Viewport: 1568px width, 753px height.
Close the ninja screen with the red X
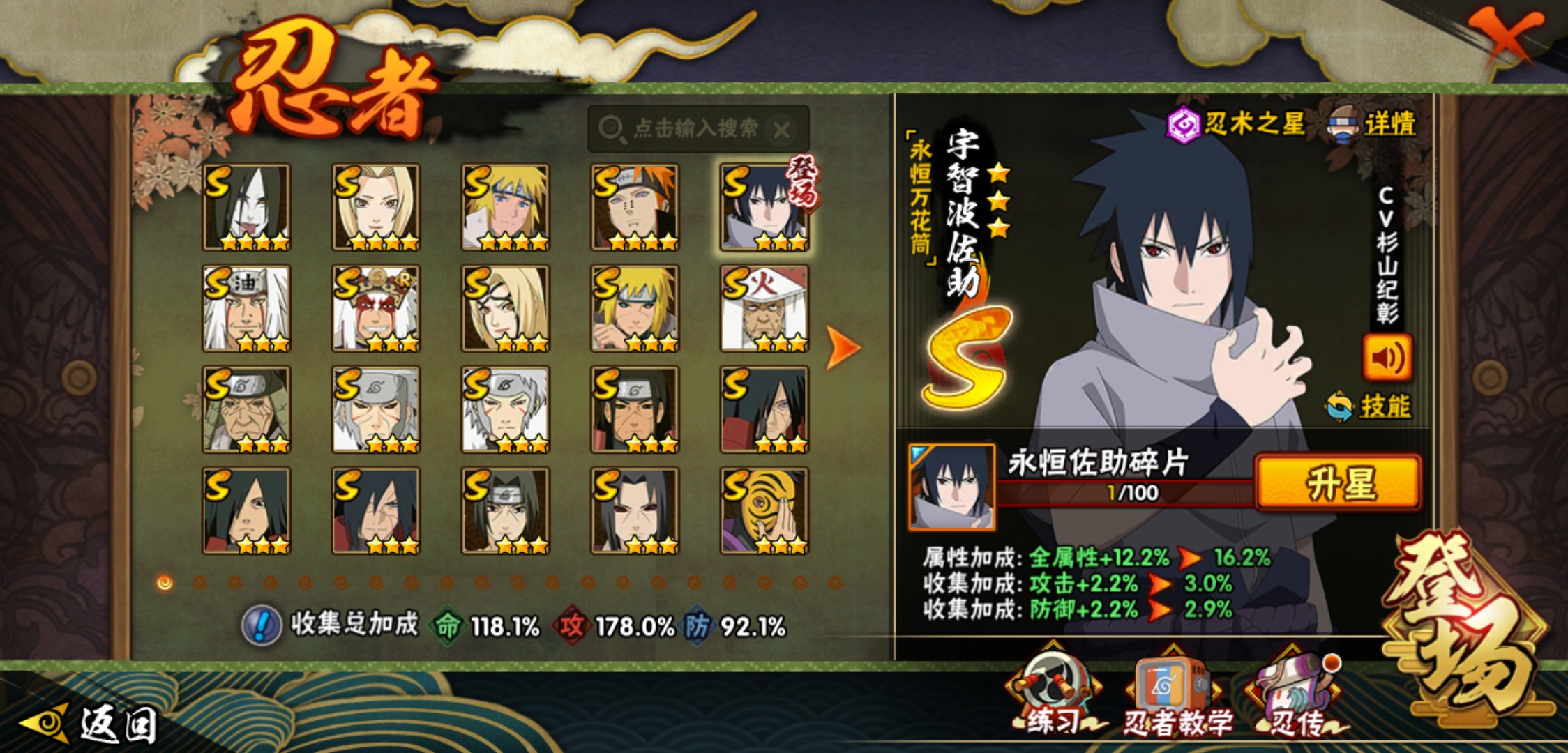[1507, 36]
